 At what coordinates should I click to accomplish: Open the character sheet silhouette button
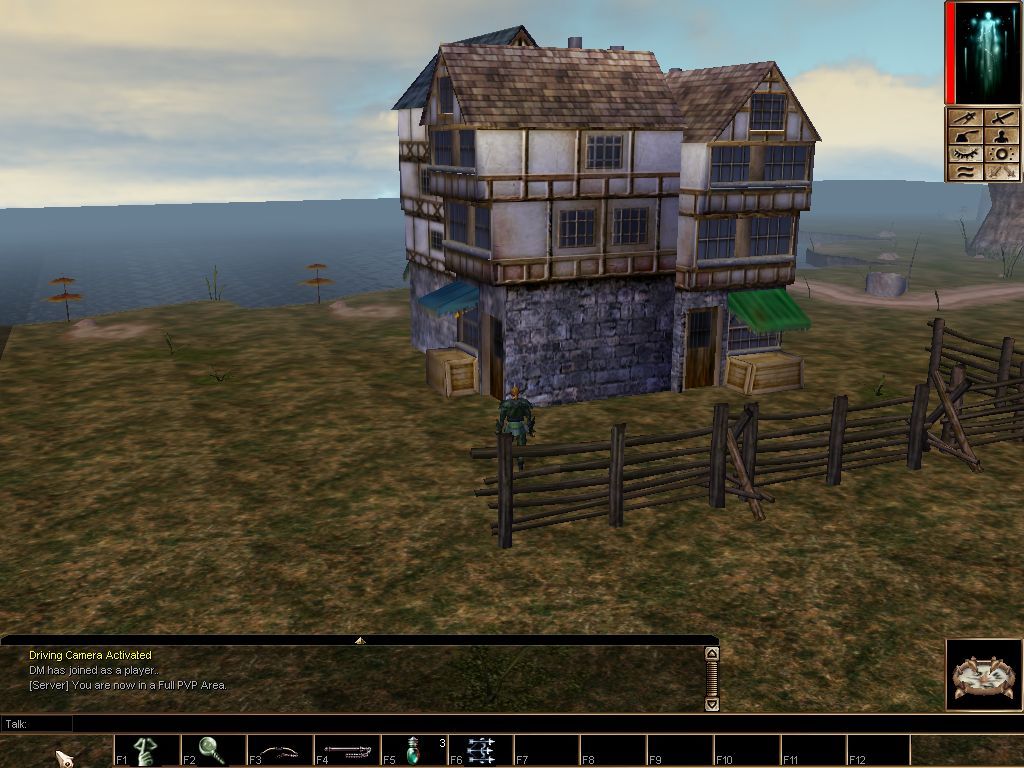click(x=1001, y=136)
